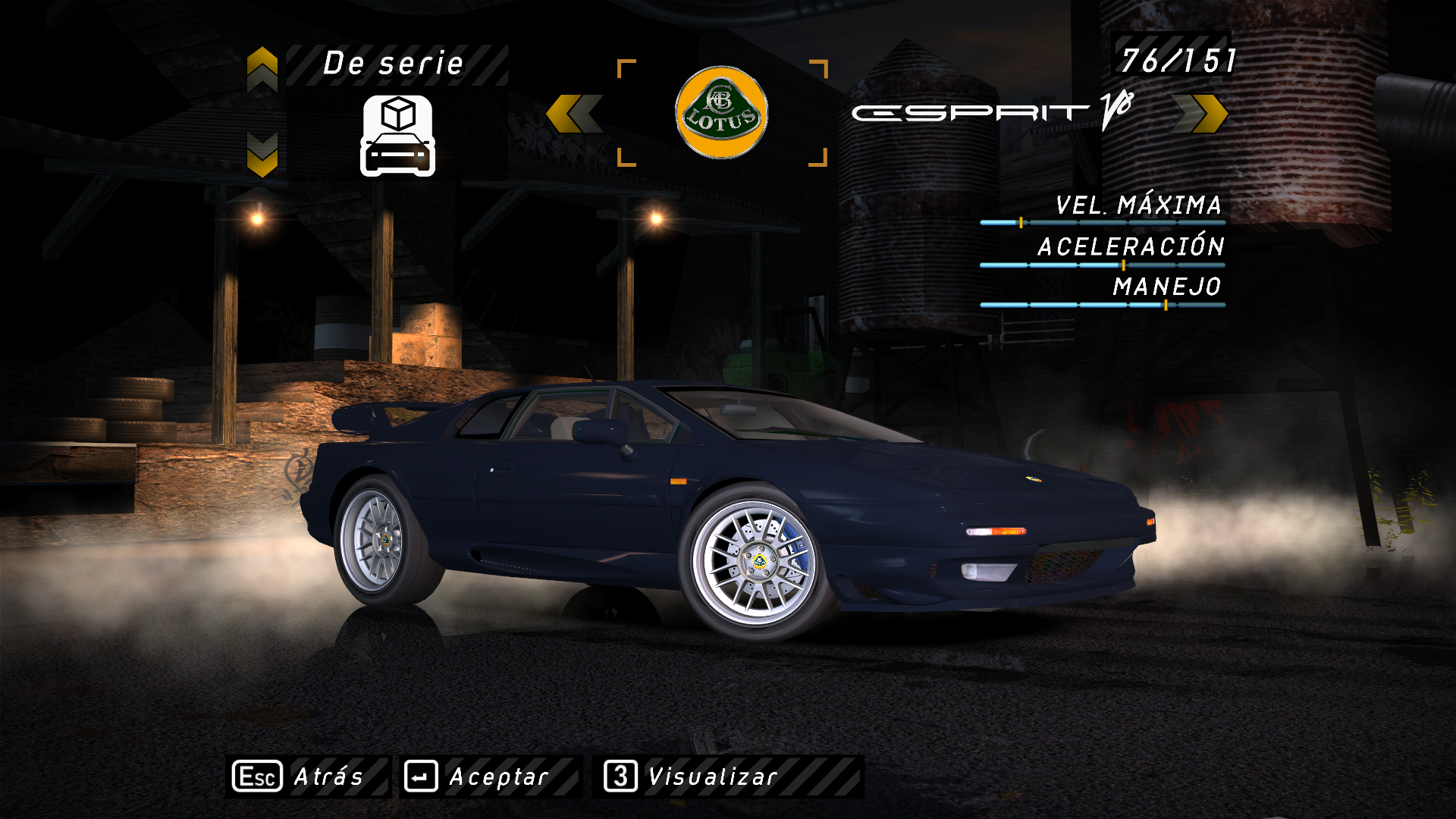Advance to the next car with right arrow

coord(1200,114)
